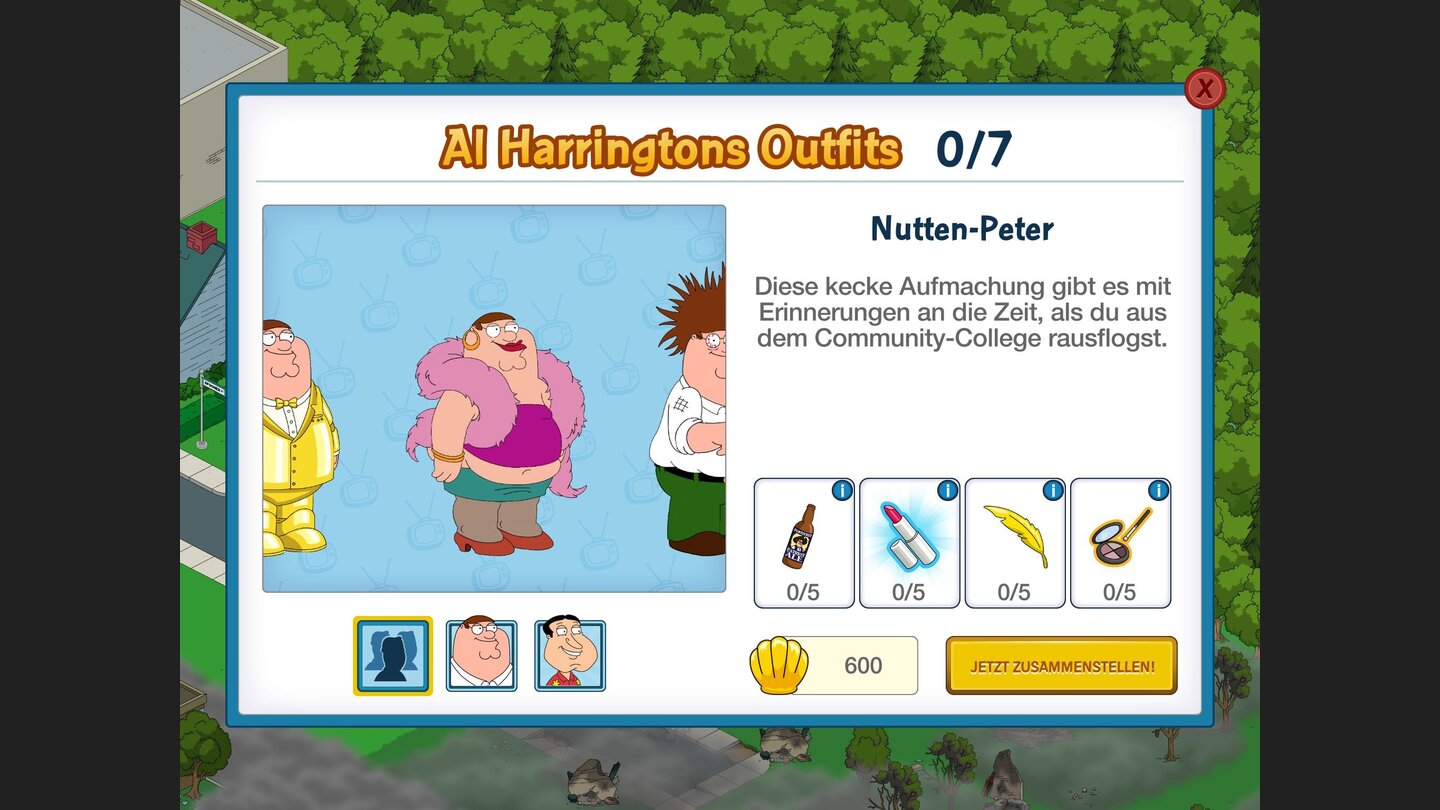The width and height of the screenshot is (1440, 810).
Task: Select the lipstick item icon
Action: (909, 535)
